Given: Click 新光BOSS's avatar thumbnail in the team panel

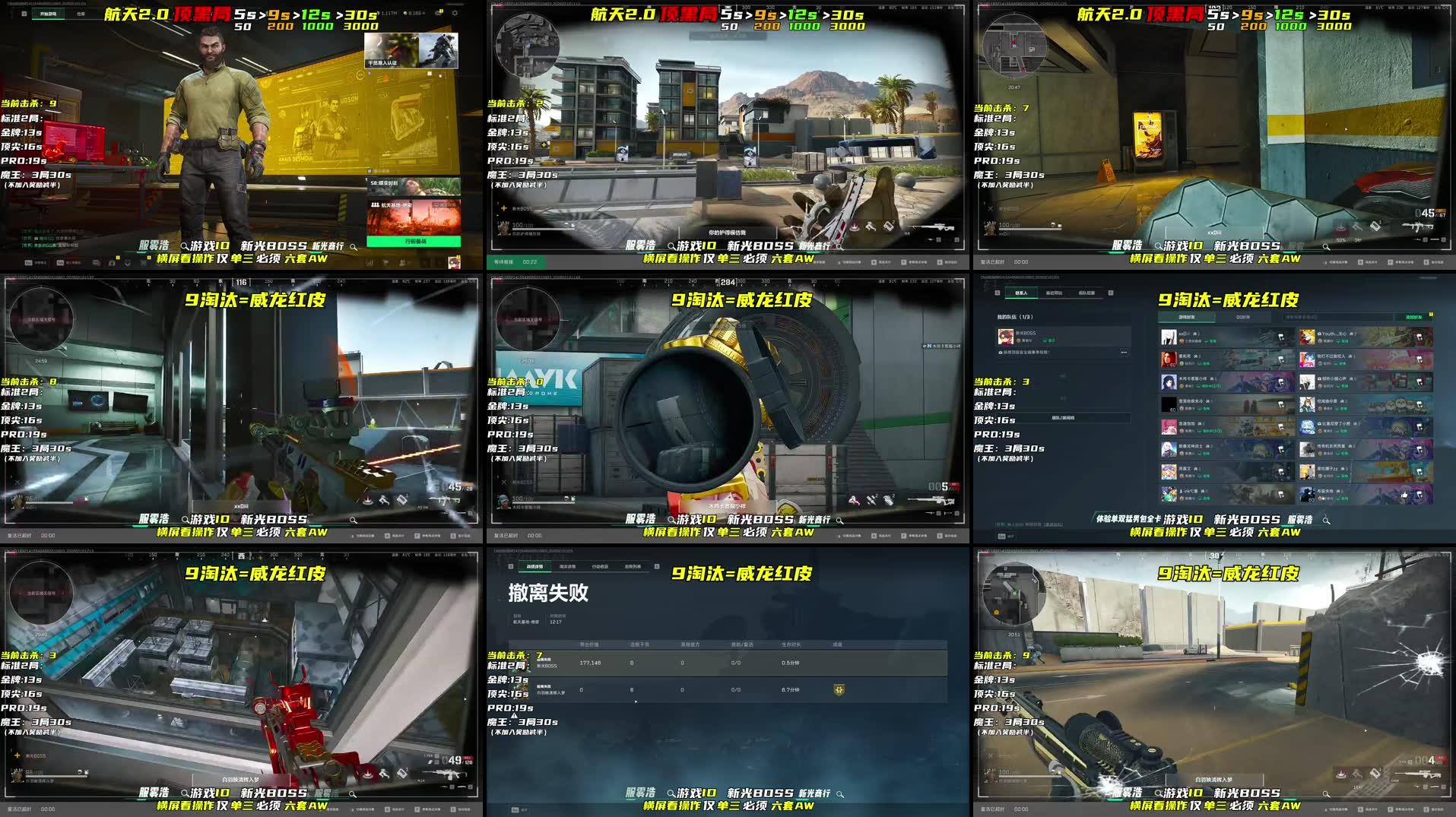Looking at the screenshot, I should (1007, 337).
